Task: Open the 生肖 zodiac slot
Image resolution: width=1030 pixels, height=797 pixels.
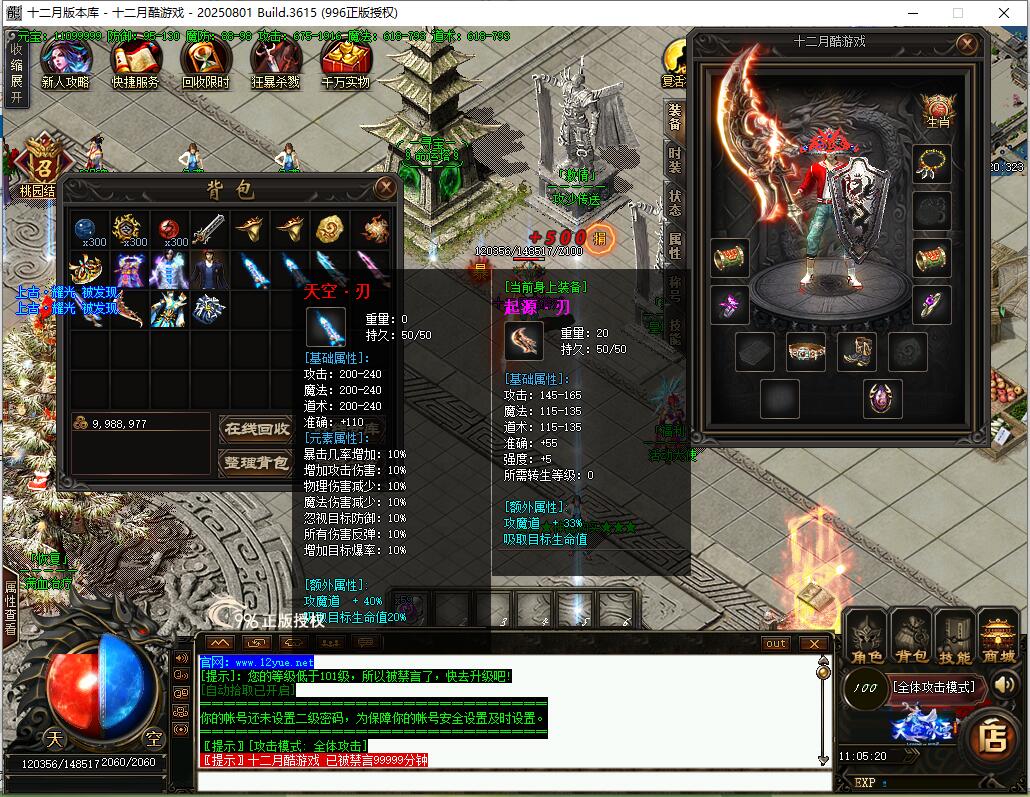Action: [x=937, y=110]
